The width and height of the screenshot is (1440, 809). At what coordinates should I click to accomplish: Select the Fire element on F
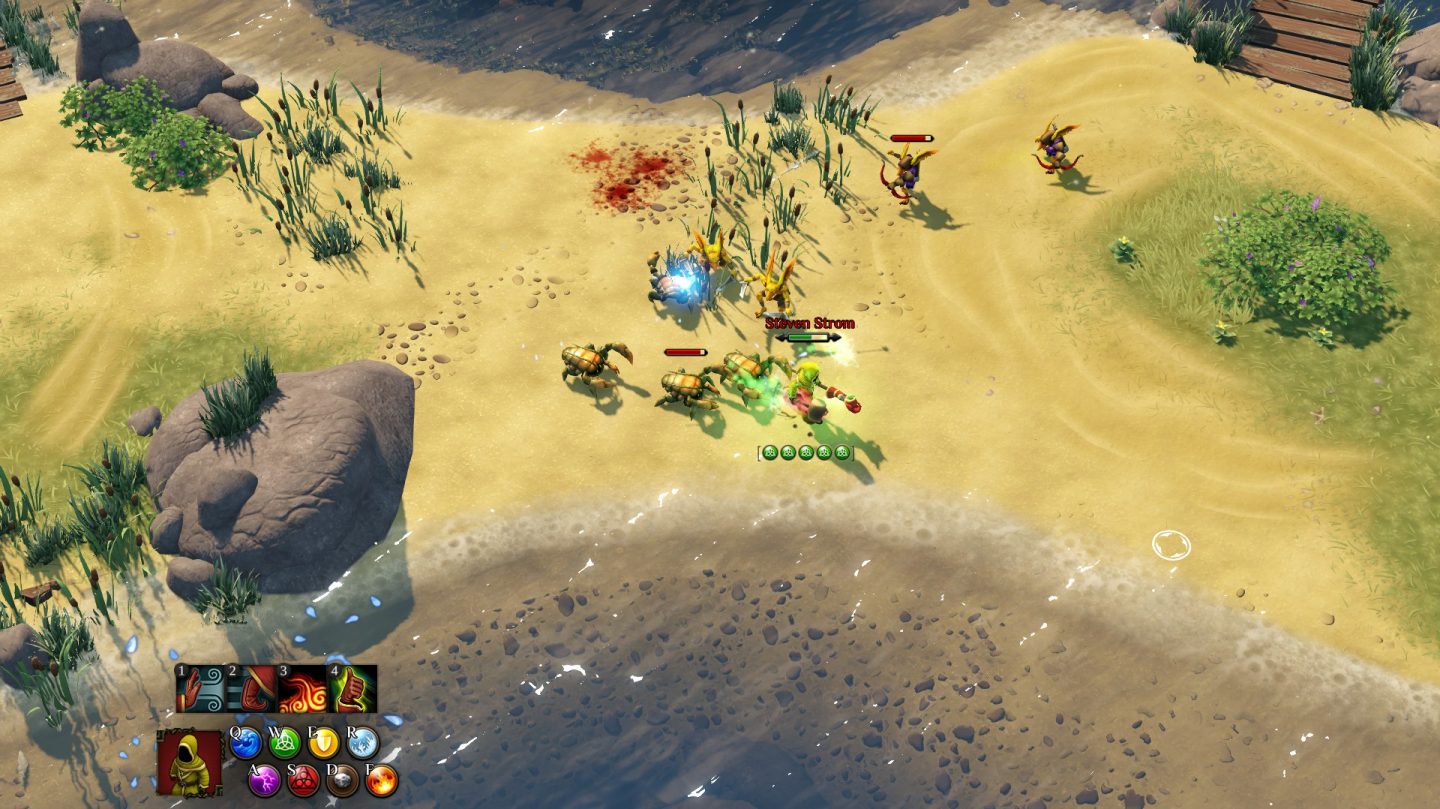pos(380,781)
